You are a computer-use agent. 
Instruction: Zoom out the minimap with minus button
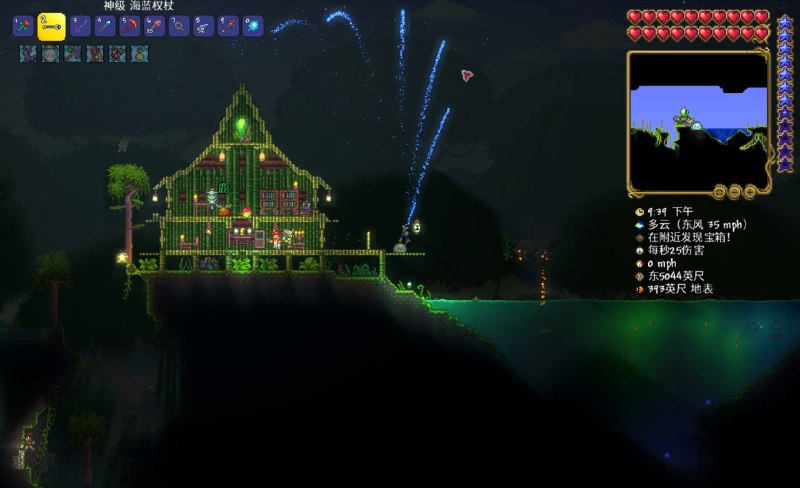[734, 191]
